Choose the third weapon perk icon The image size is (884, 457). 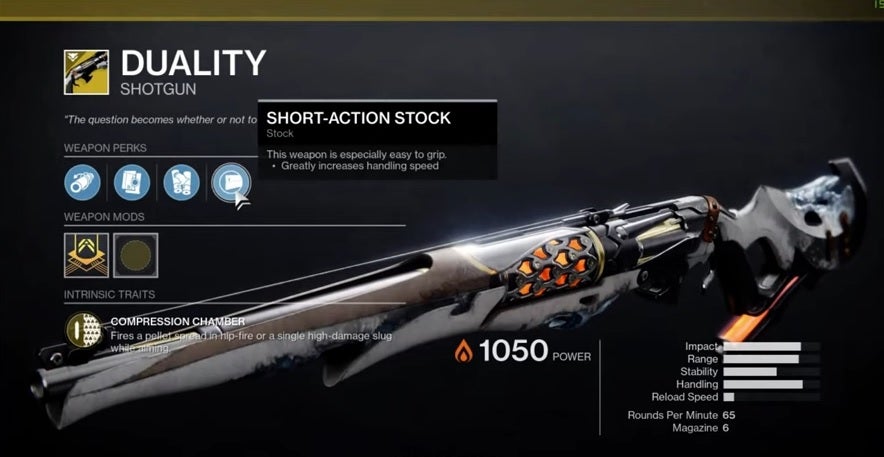(181, 183)
